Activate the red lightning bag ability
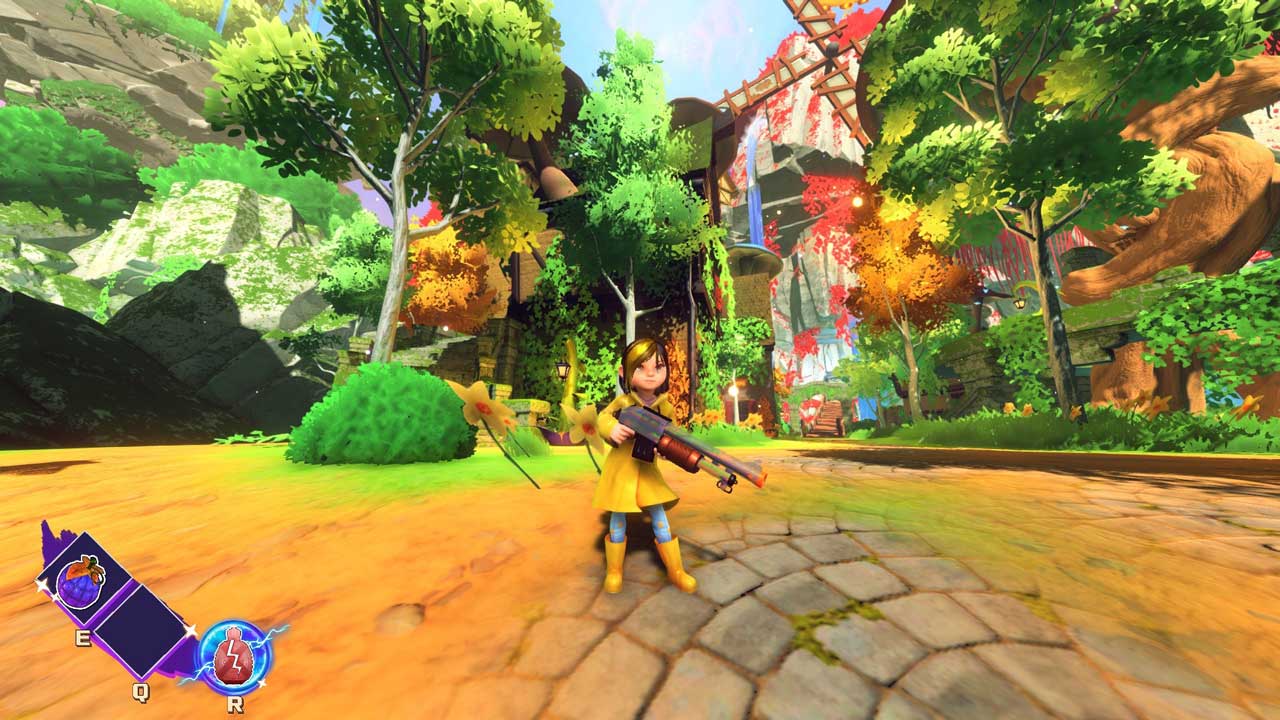The image size is (1280, 720). (x=234, y=656)
